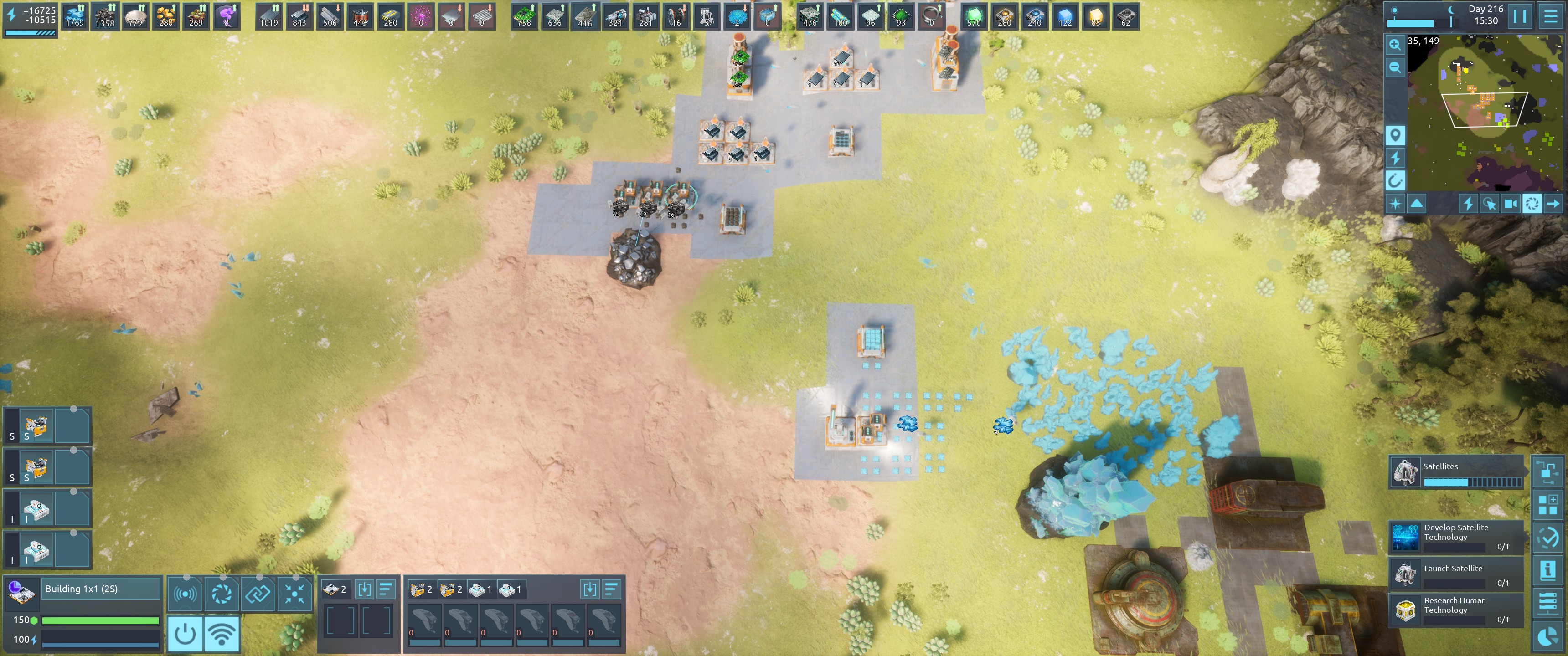1568x656 pixels.
Task: Click the right arrow under the minimap
Action: 1553,204
